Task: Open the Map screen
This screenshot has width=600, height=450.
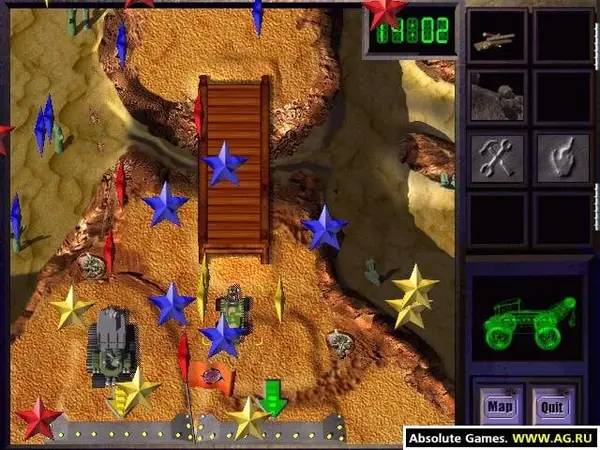Action: (x=498, y=407)
